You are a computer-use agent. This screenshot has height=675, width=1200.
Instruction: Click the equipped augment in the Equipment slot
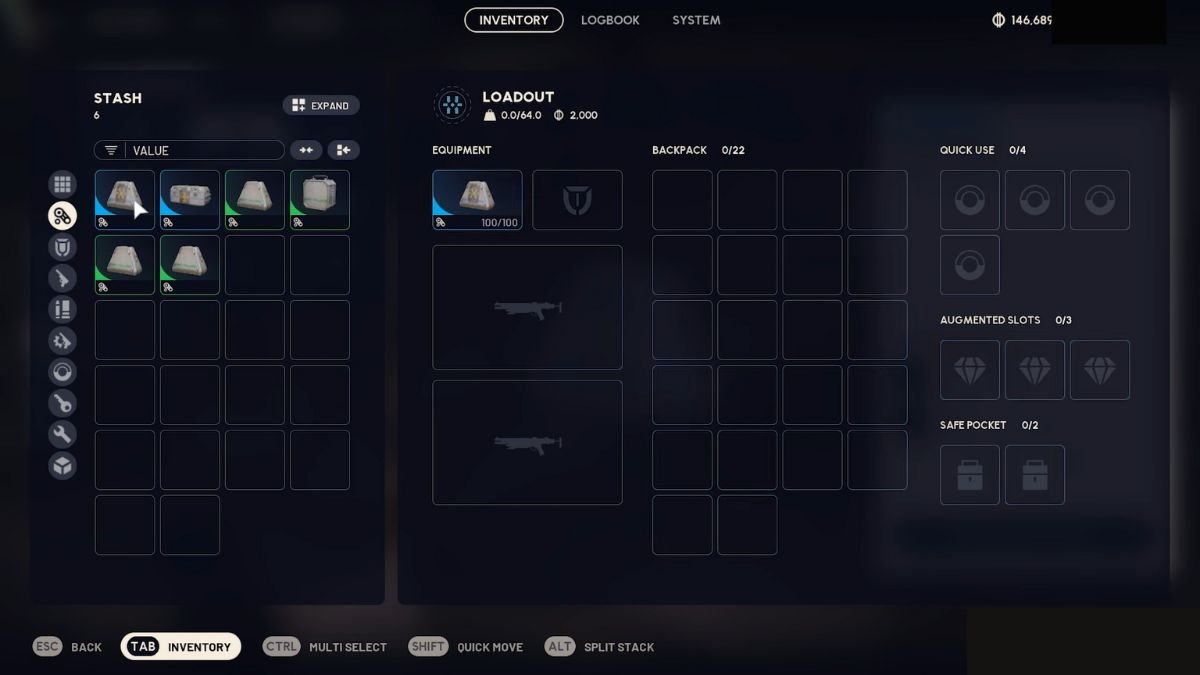click(x=477, y=200)
